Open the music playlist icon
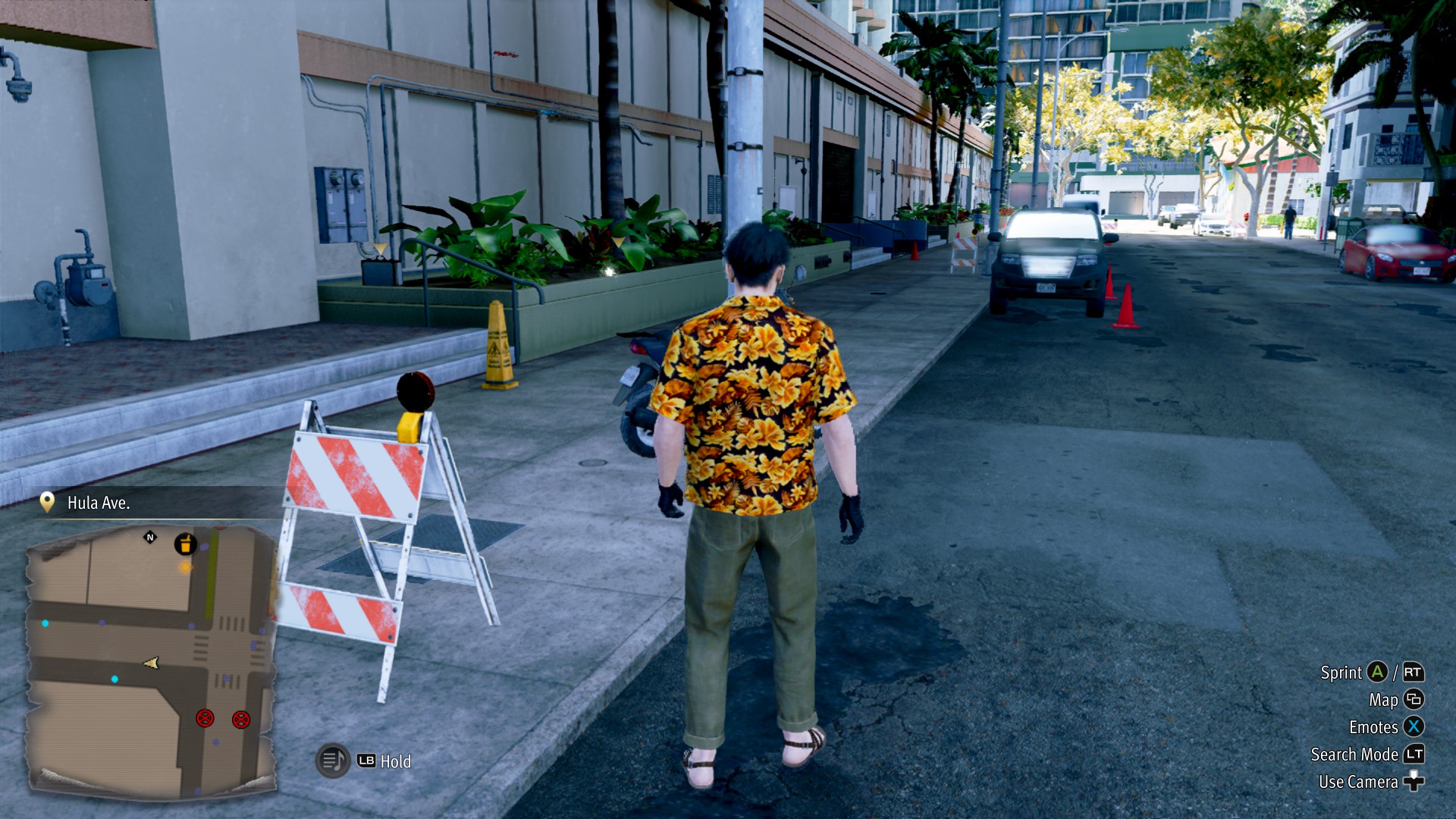Screen dimensions: 1456x819 click(332, 760)
